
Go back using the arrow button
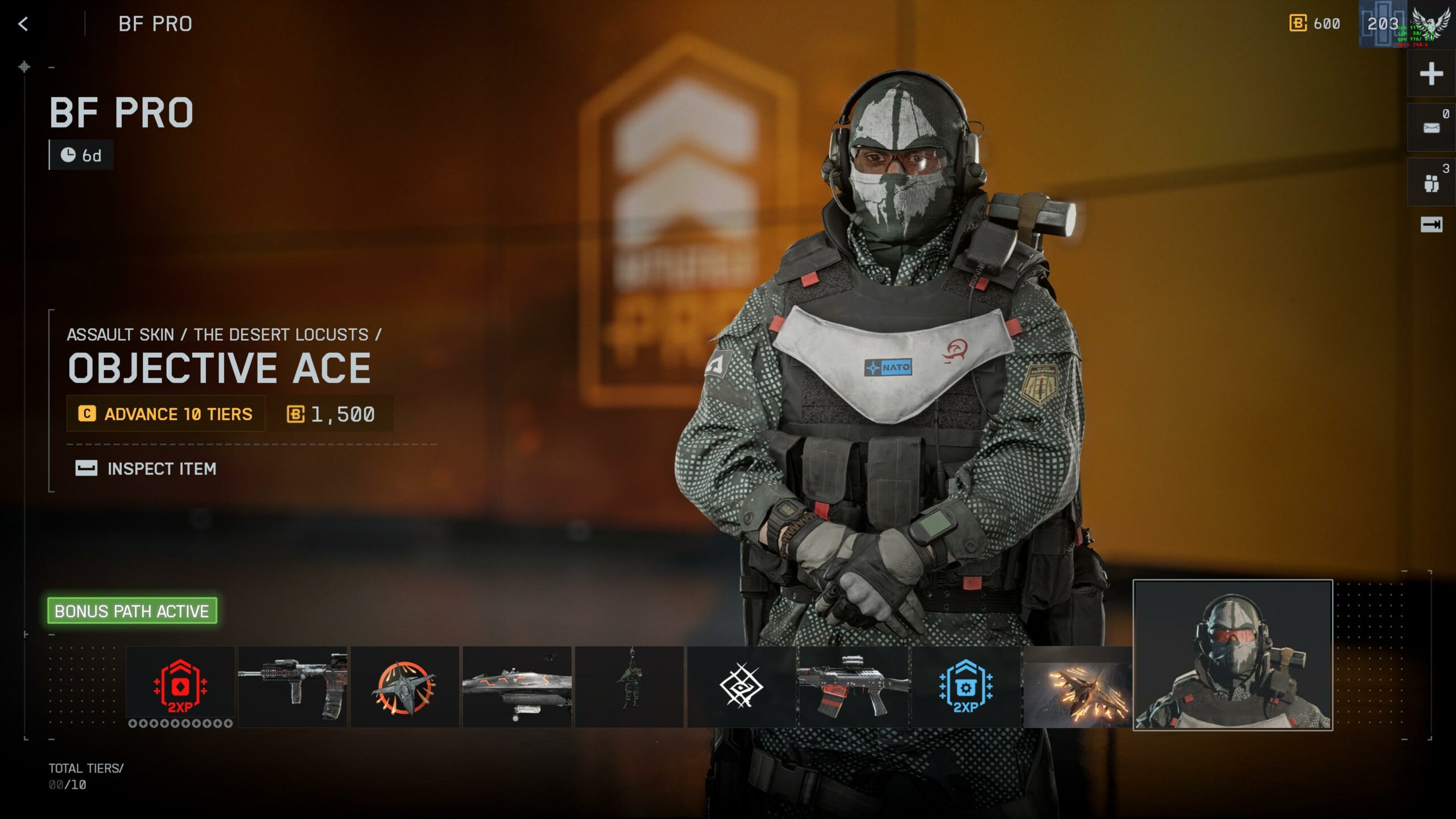[x=23, y=24]
